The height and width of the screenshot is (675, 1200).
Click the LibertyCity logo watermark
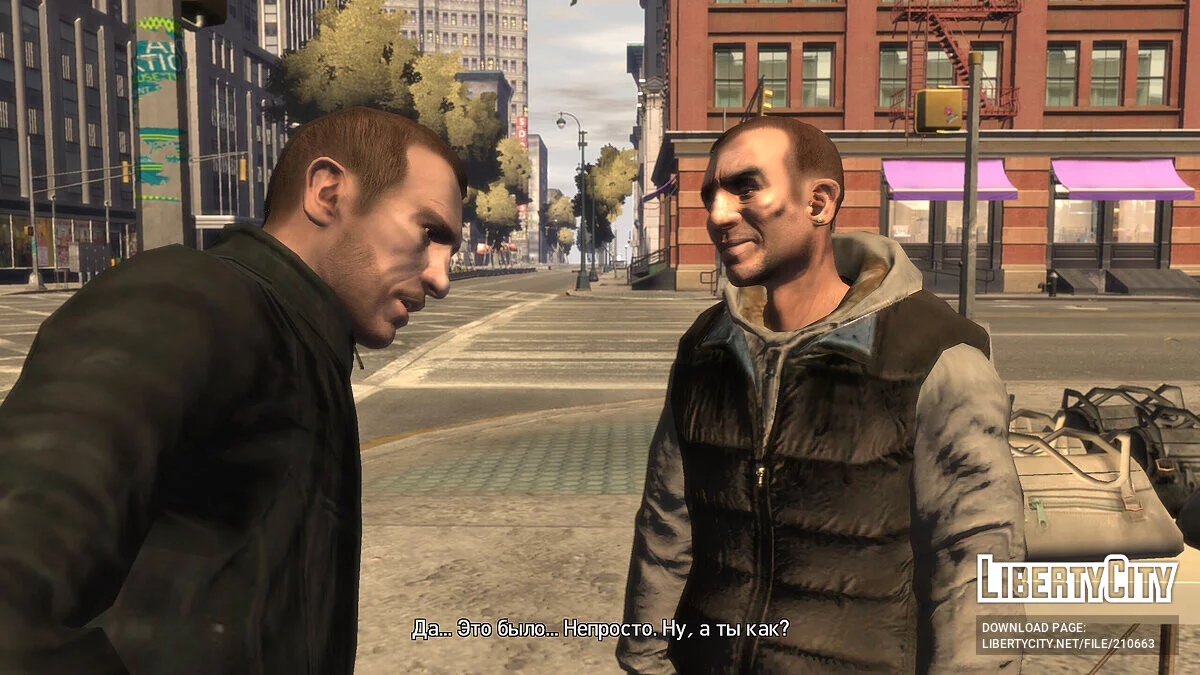tap(1077, 579)
